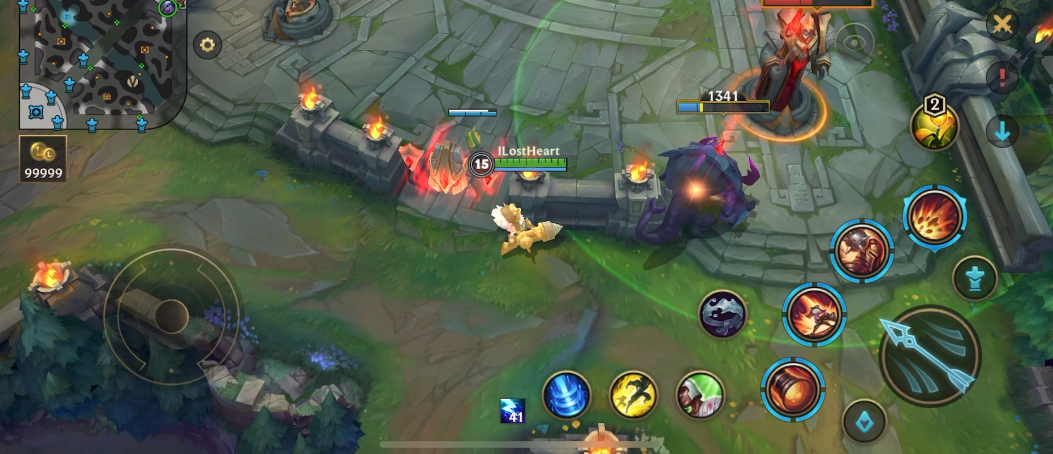
Task: Tap the blue diamond minion targeting button
Action: tap(864, 421)
